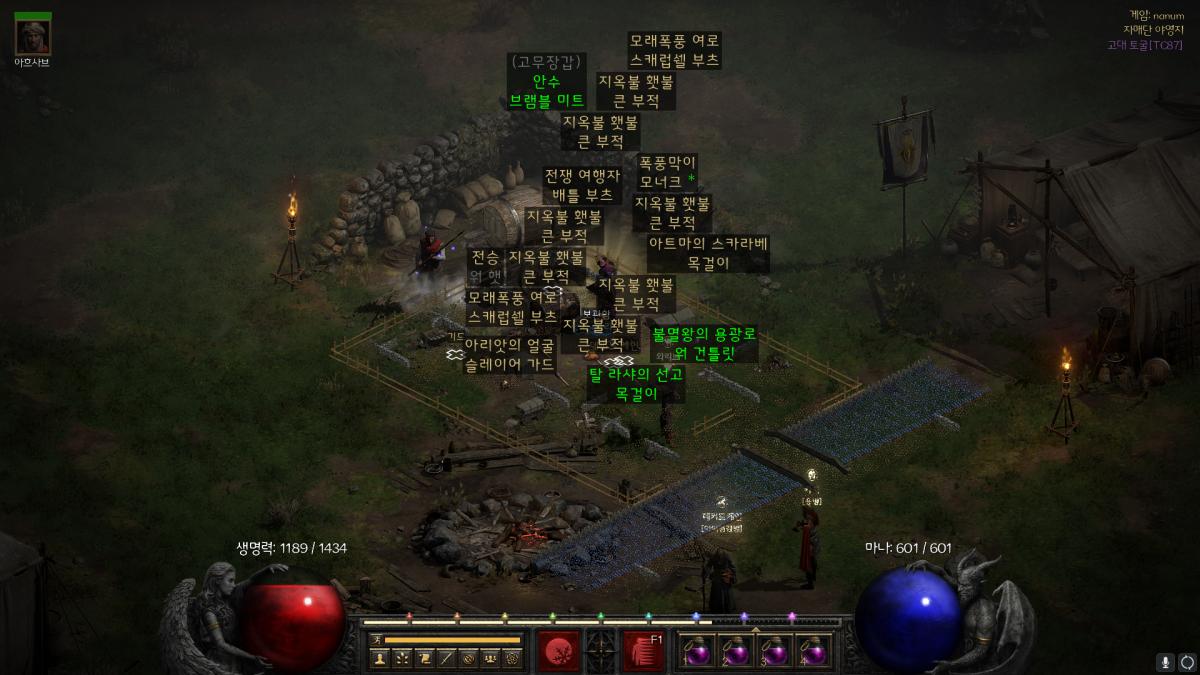Use the purple potion in belt slot 1
This screenshot has width=1200, height=675.
click(694, 651)
